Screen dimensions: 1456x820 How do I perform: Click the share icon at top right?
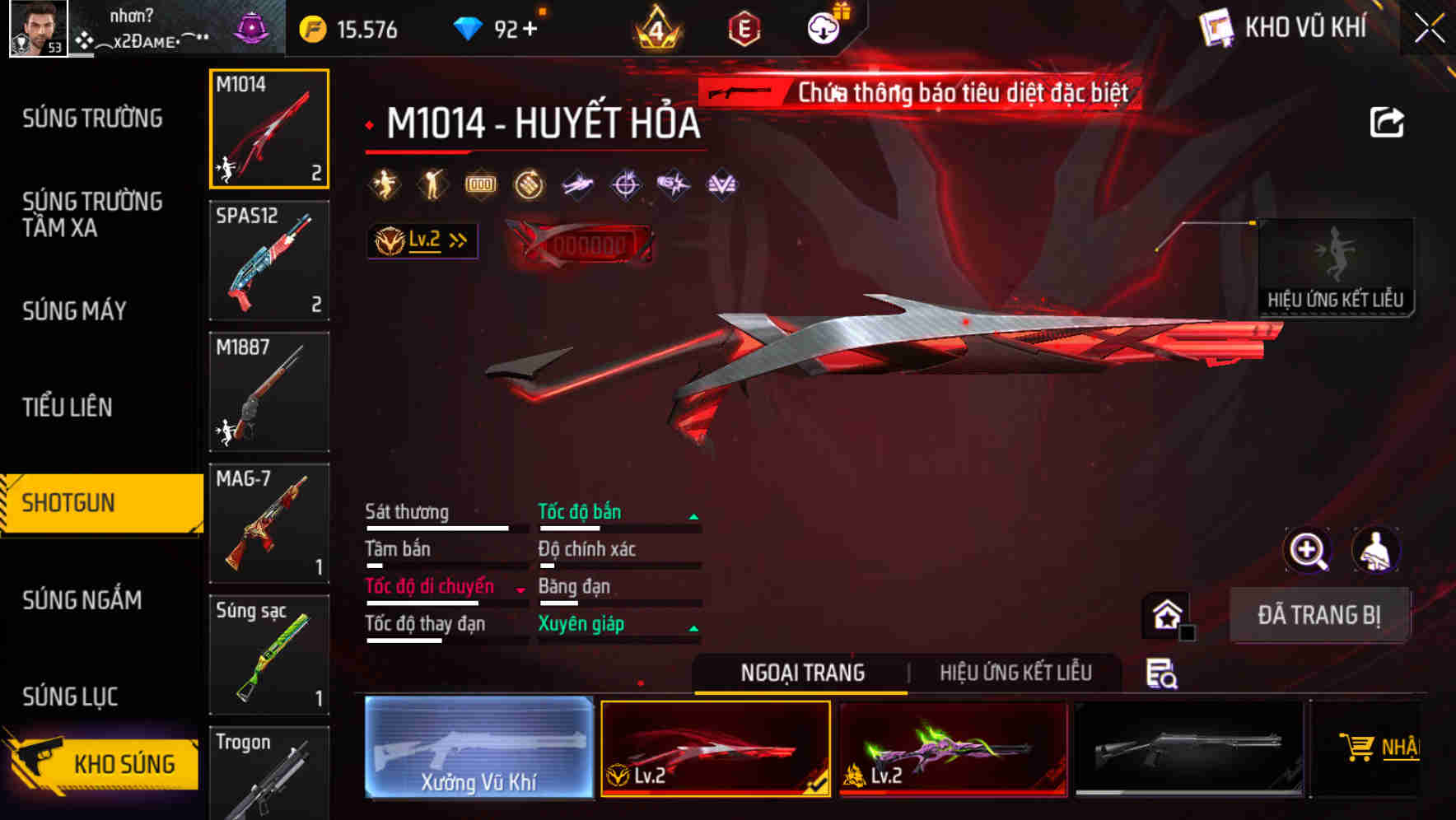pos(1388,121)
